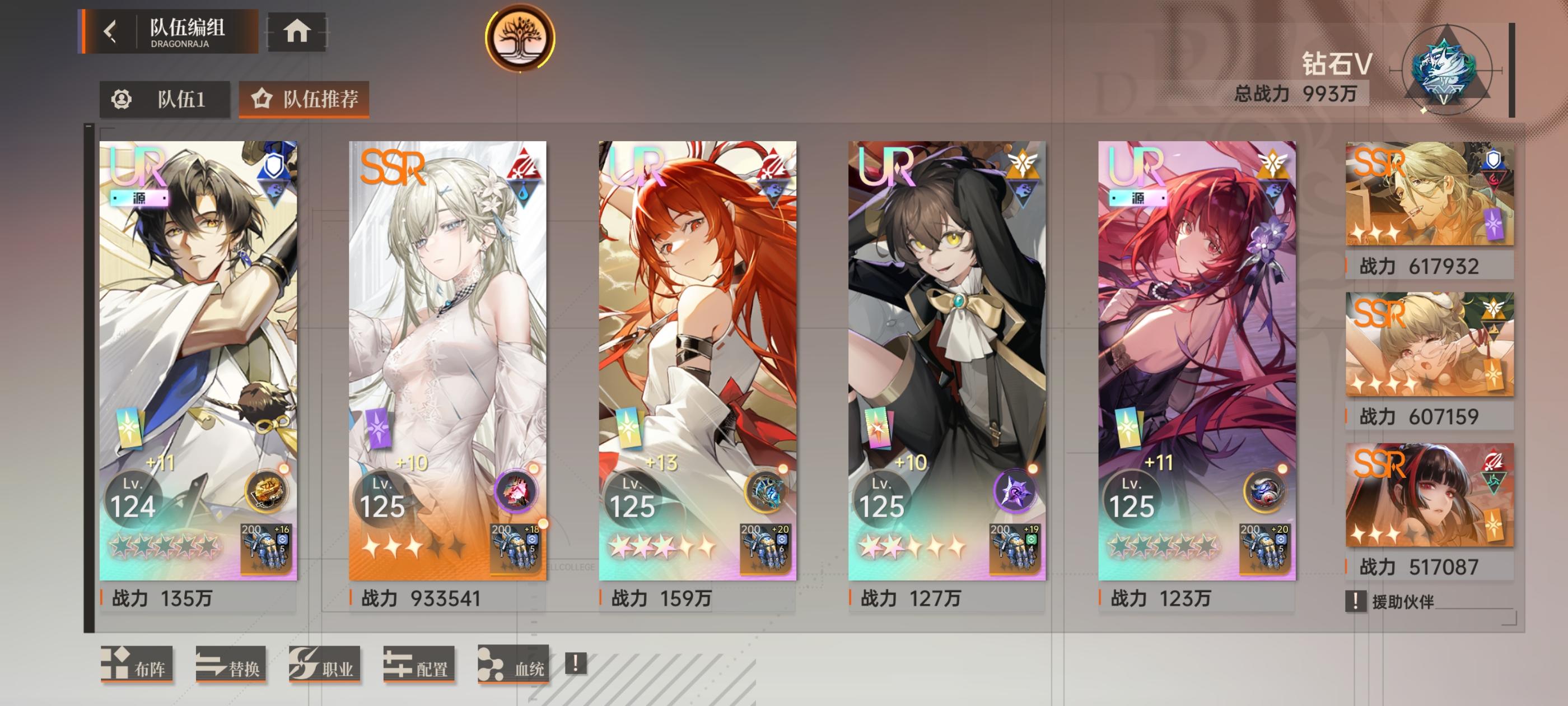Click the exclamation notification beside 血统
Image resolution: width=1568 pixels, height=706 pixels.
click(573, 664)
